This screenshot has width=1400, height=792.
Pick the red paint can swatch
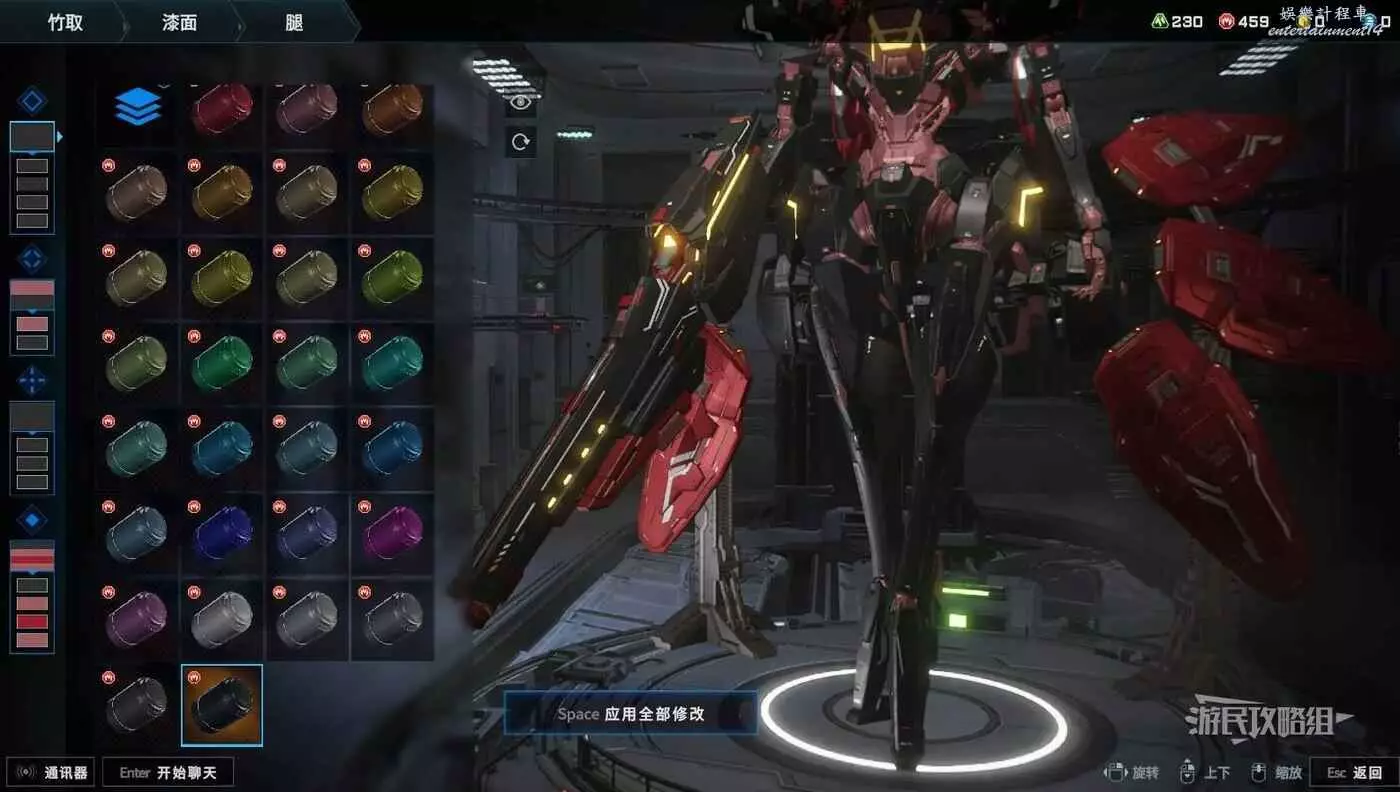[x=222, y=108]
